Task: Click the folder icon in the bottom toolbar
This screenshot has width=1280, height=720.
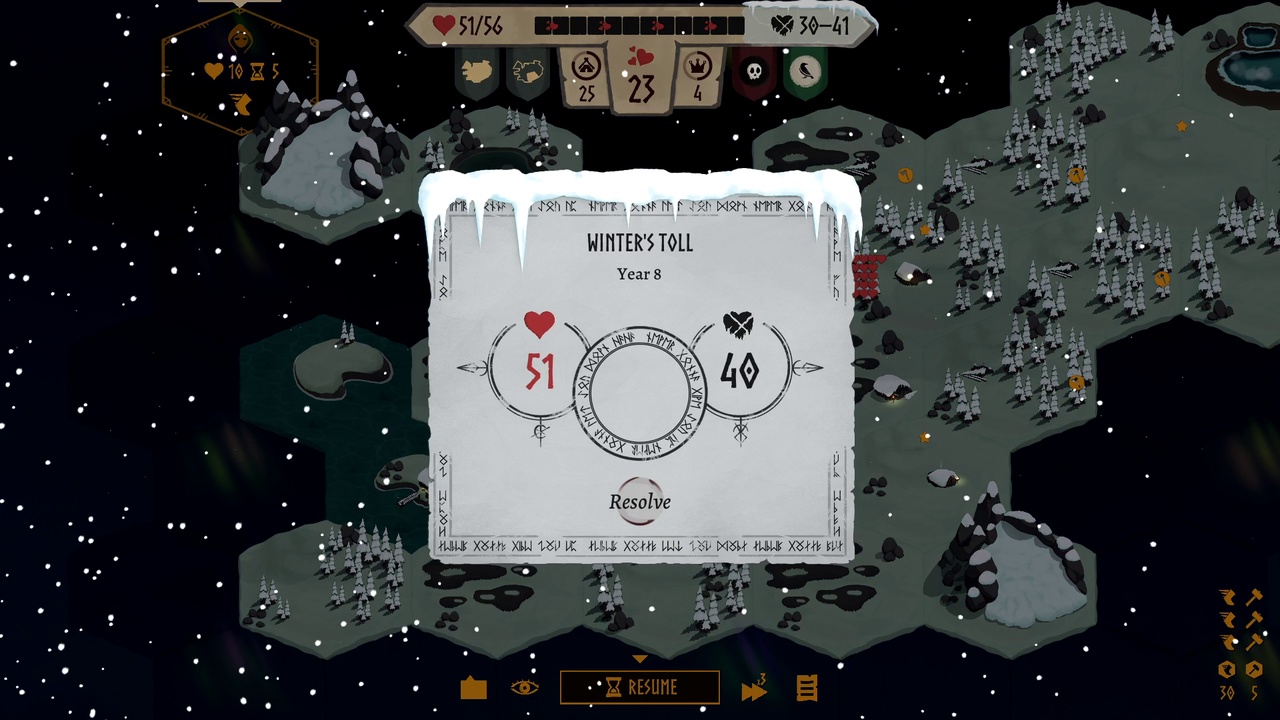Action: (x=473, y=688)
